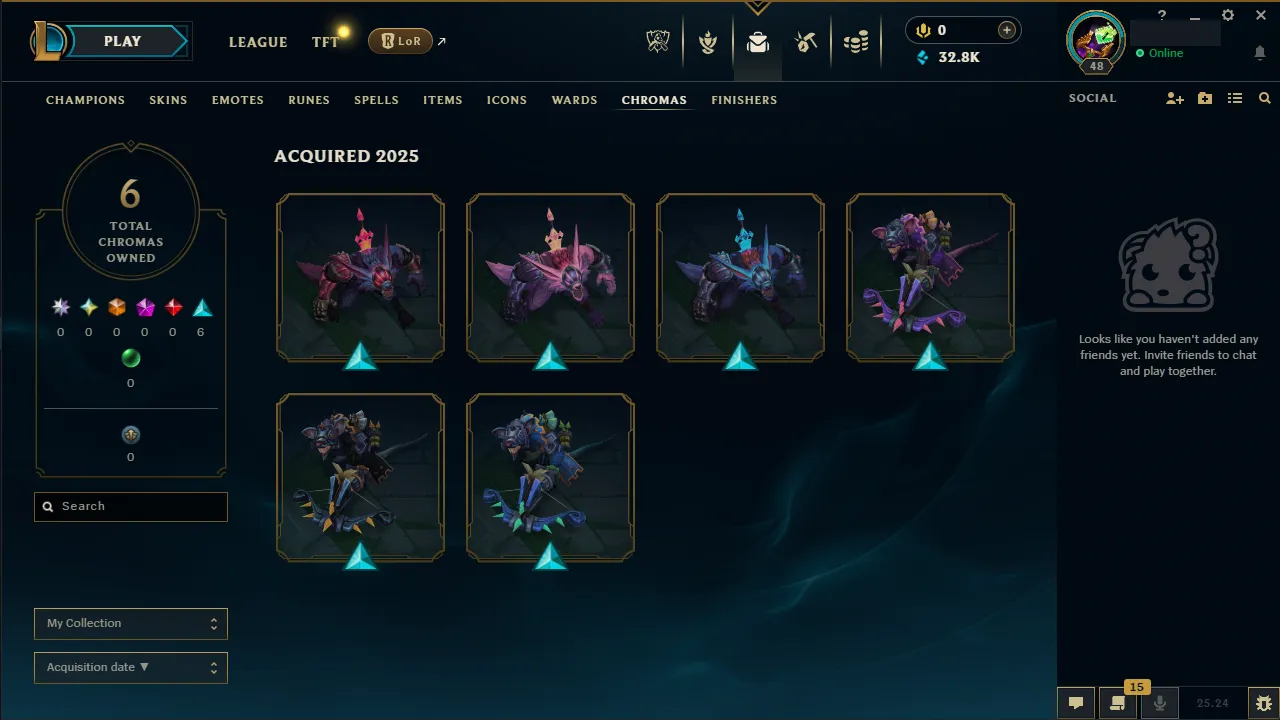Viewport: 1280px width, 720px height.
Task: Launch Legends of Runeterra via LoR button
Action: coord(400,41)
